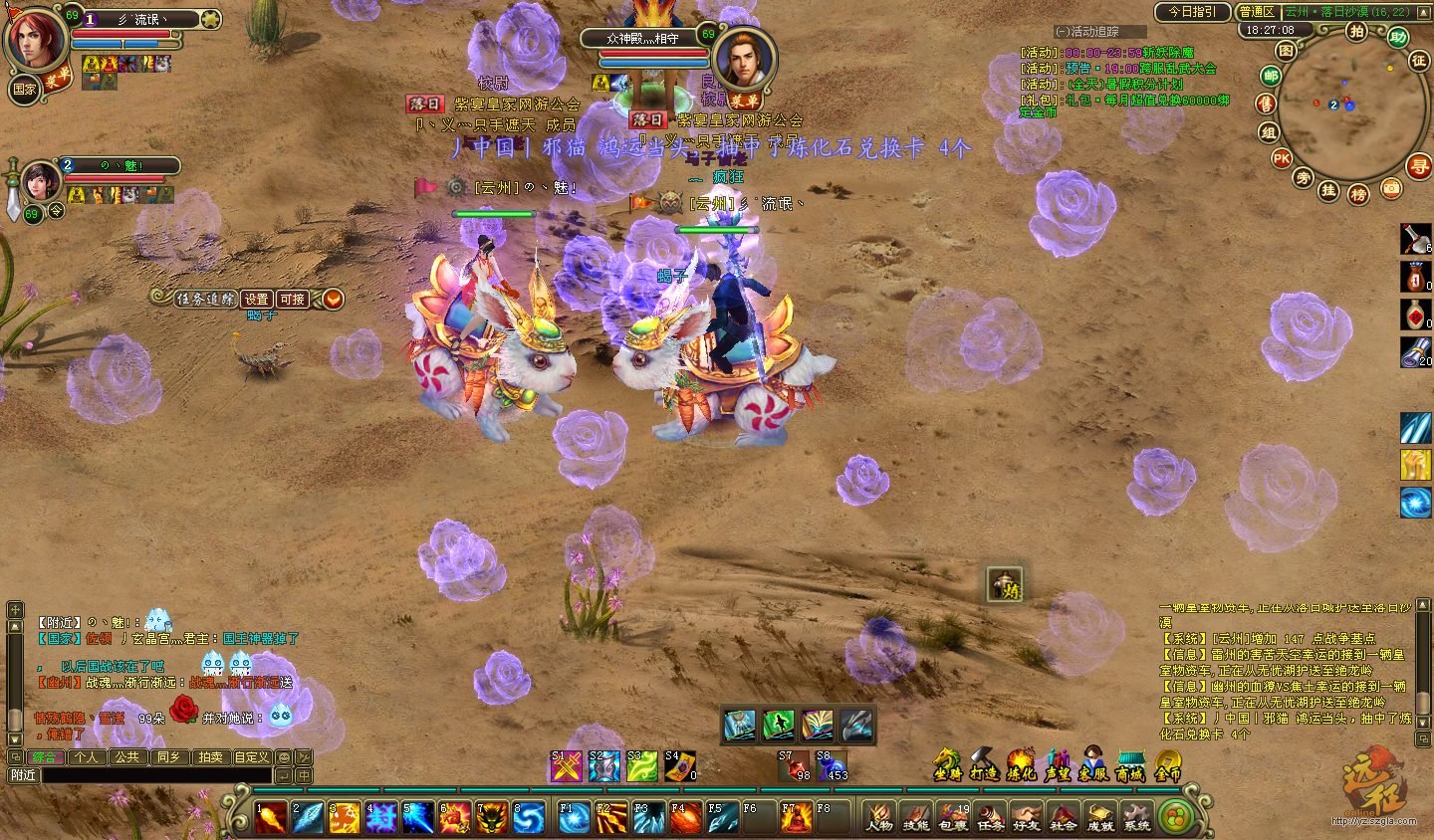Open mail with the 邮 button
The width and height of the screenshot is (1434, 840).
1271,76
